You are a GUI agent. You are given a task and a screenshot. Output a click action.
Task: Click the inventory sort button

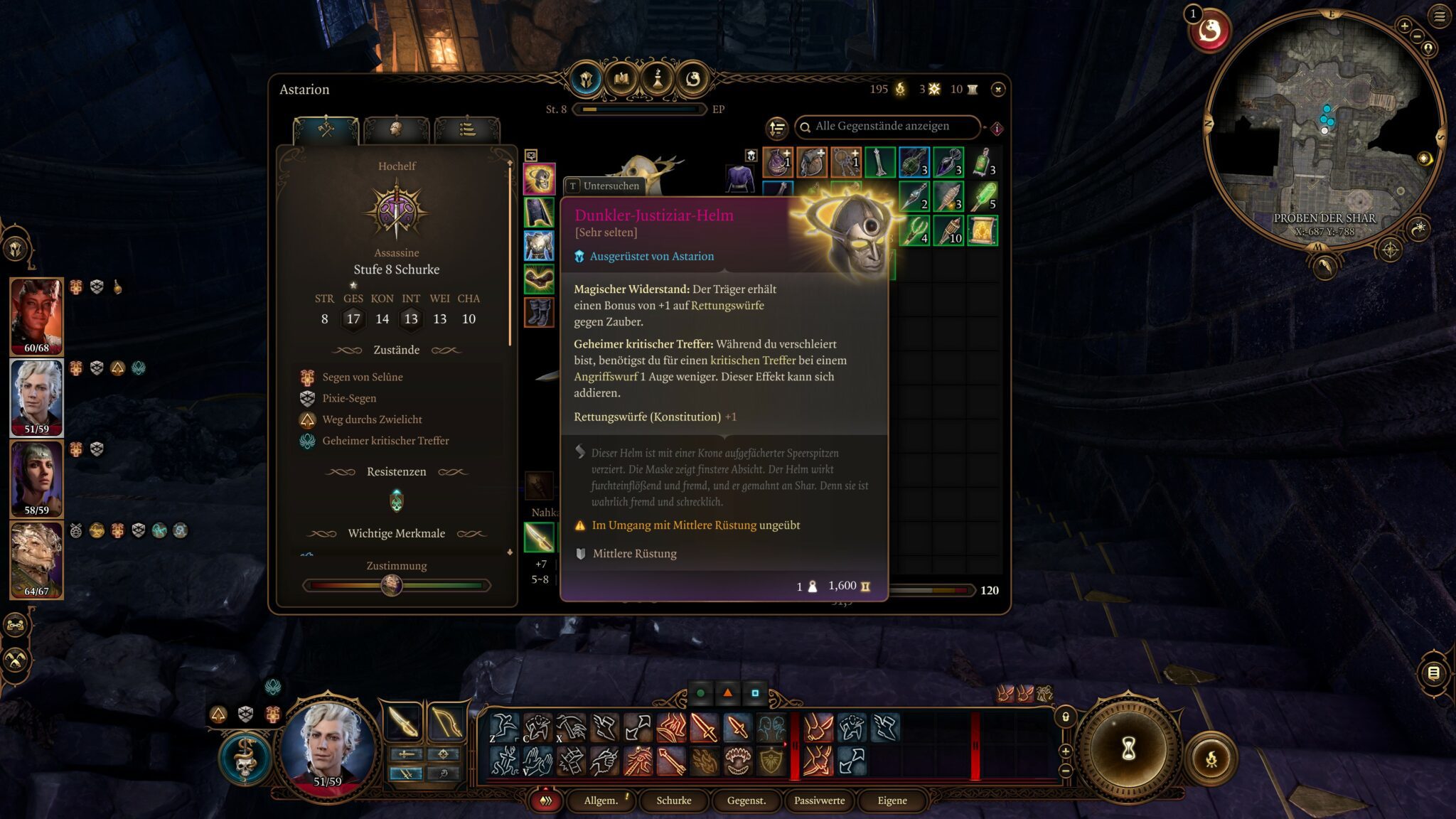[x=776, y=128]
